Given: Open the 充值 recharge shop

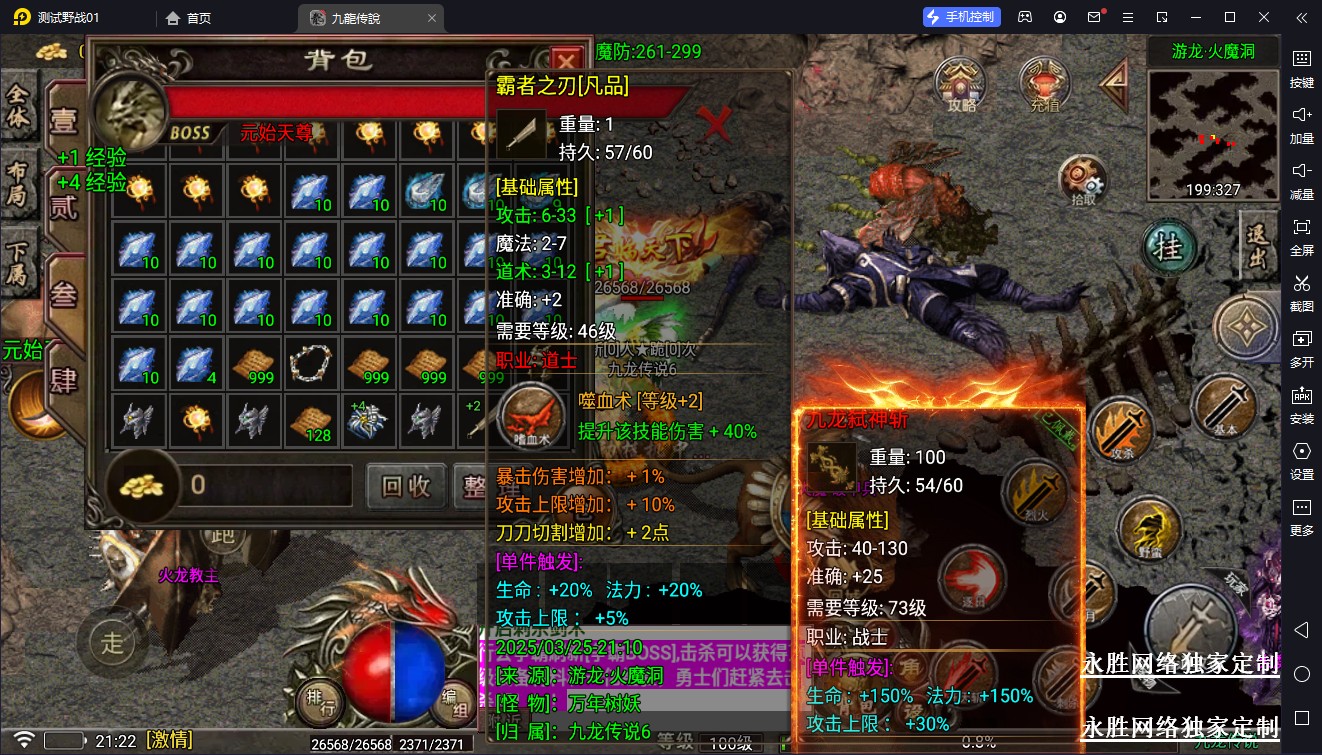Looking at the screenshot, I should (x=1044, y=83).
